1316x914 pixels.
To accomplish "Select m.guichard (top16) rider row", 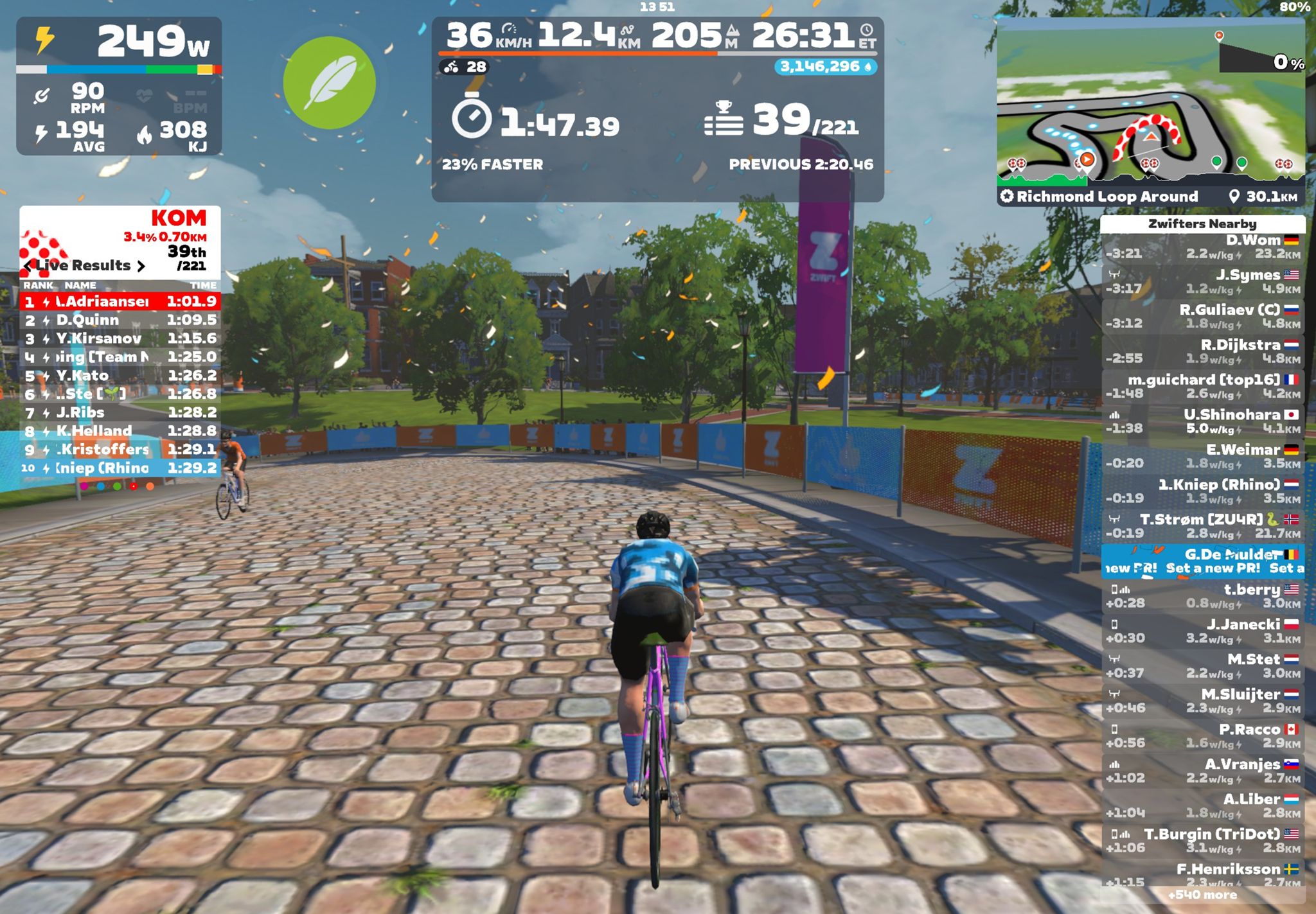I will (1202, 387).
